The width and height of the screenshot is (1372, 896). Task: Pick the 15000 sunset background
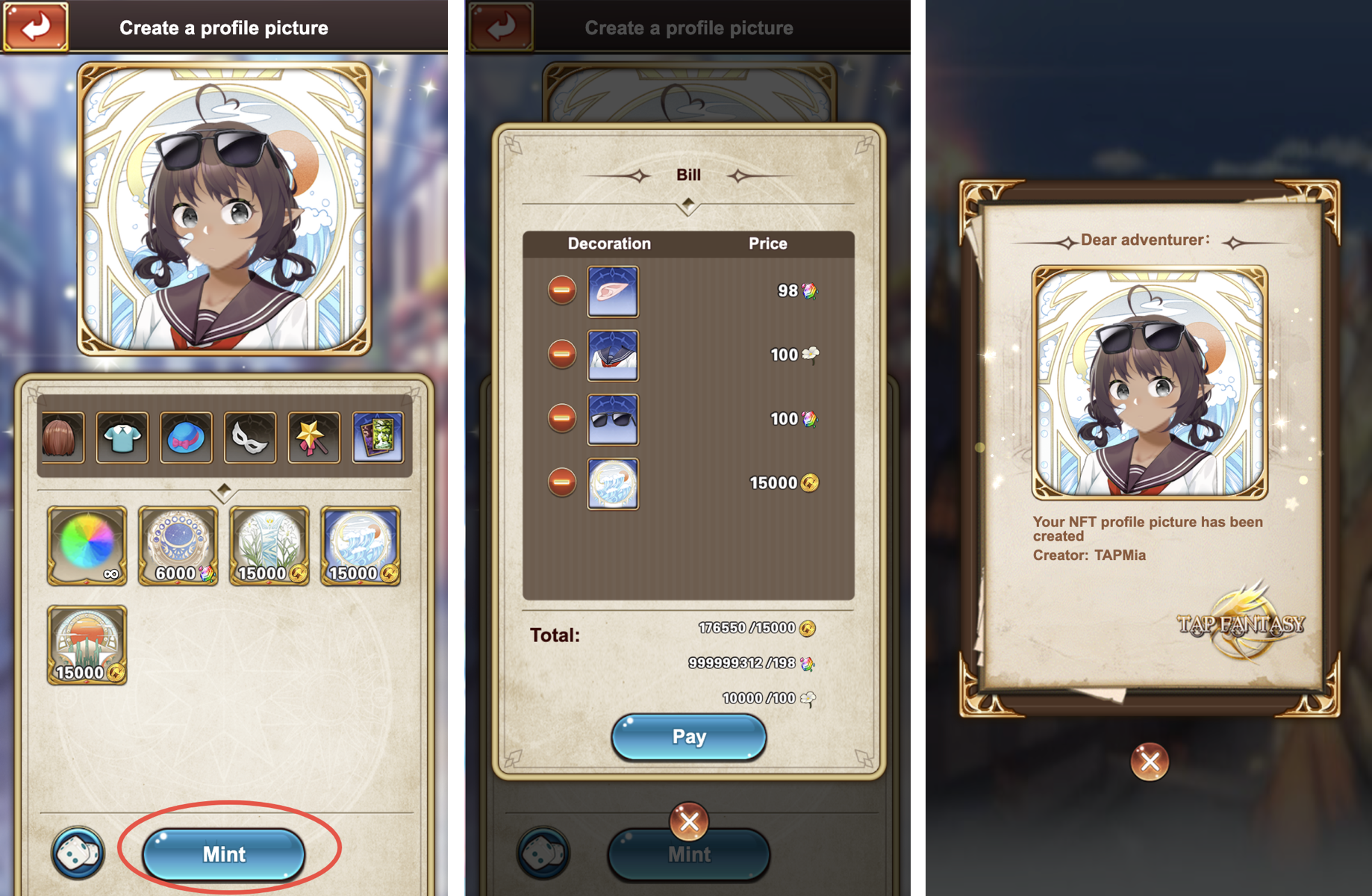pos(87,644)
